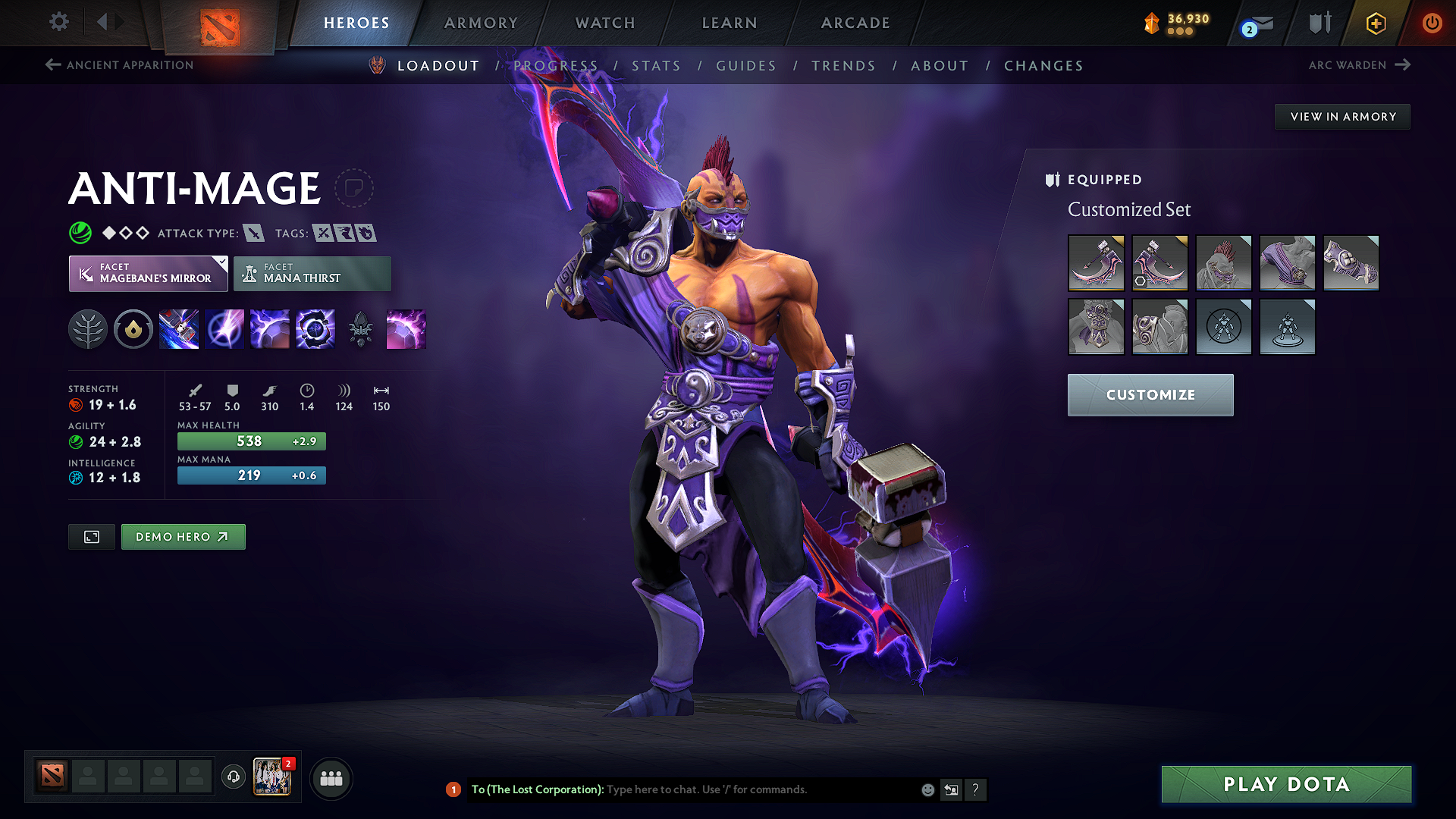This screenshot has height=819, width=1456.
Task: Open the Blink ability icon
Action: pos(224,328)
